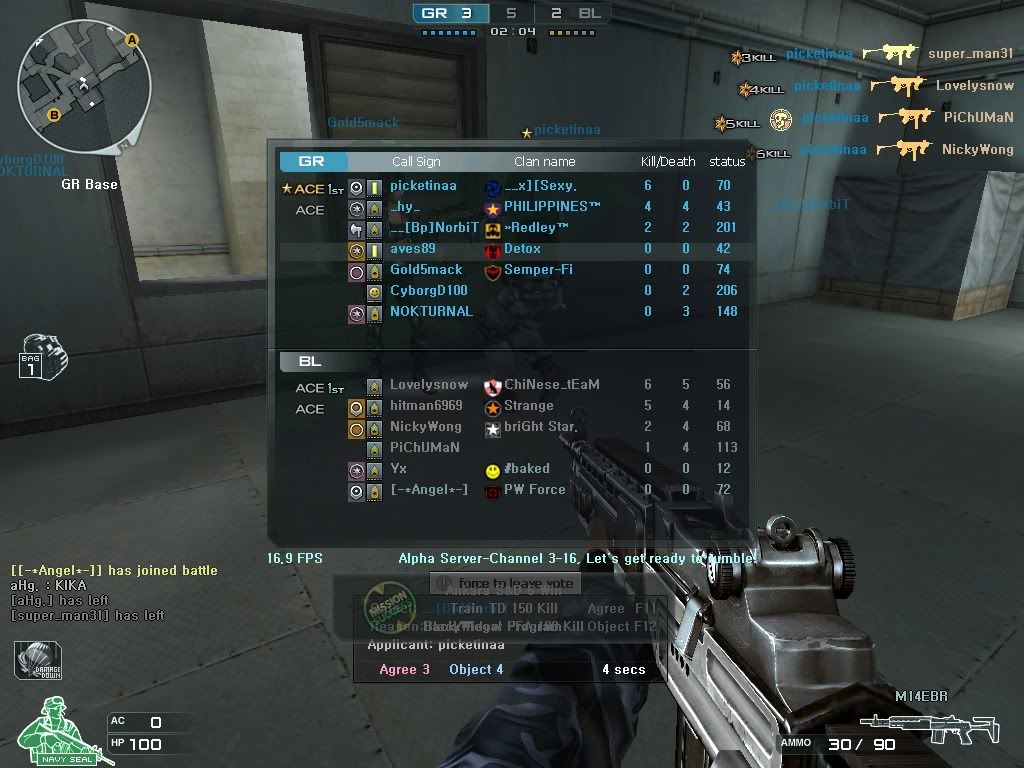Image resolution: width=1024 pixels, height=768 pixels.
Task: Click the NickyWong scoreboard row
Action: point(426,427)
